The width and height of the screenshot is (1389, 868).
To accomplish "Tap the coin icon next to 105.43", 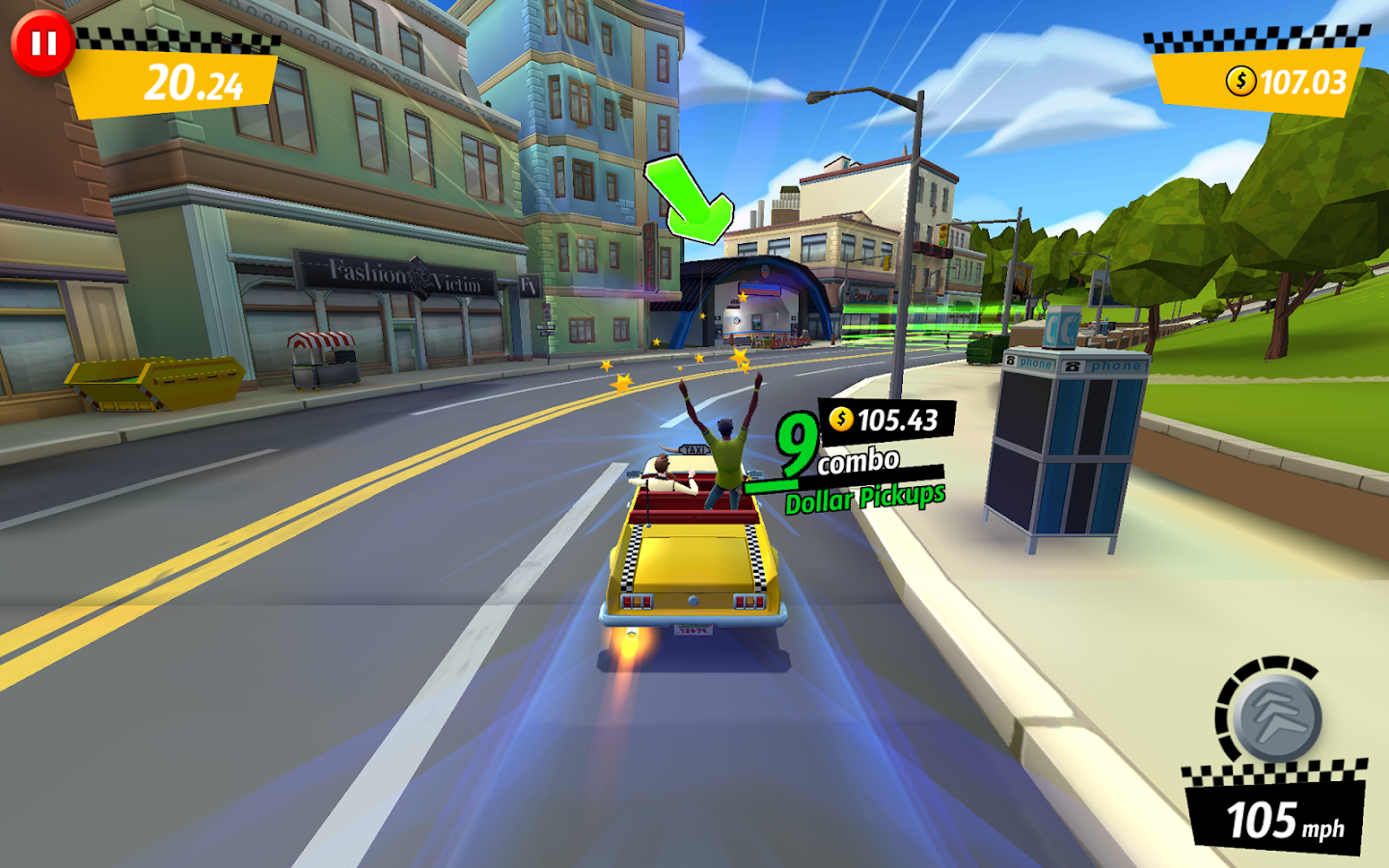I will tap(842, 419).
